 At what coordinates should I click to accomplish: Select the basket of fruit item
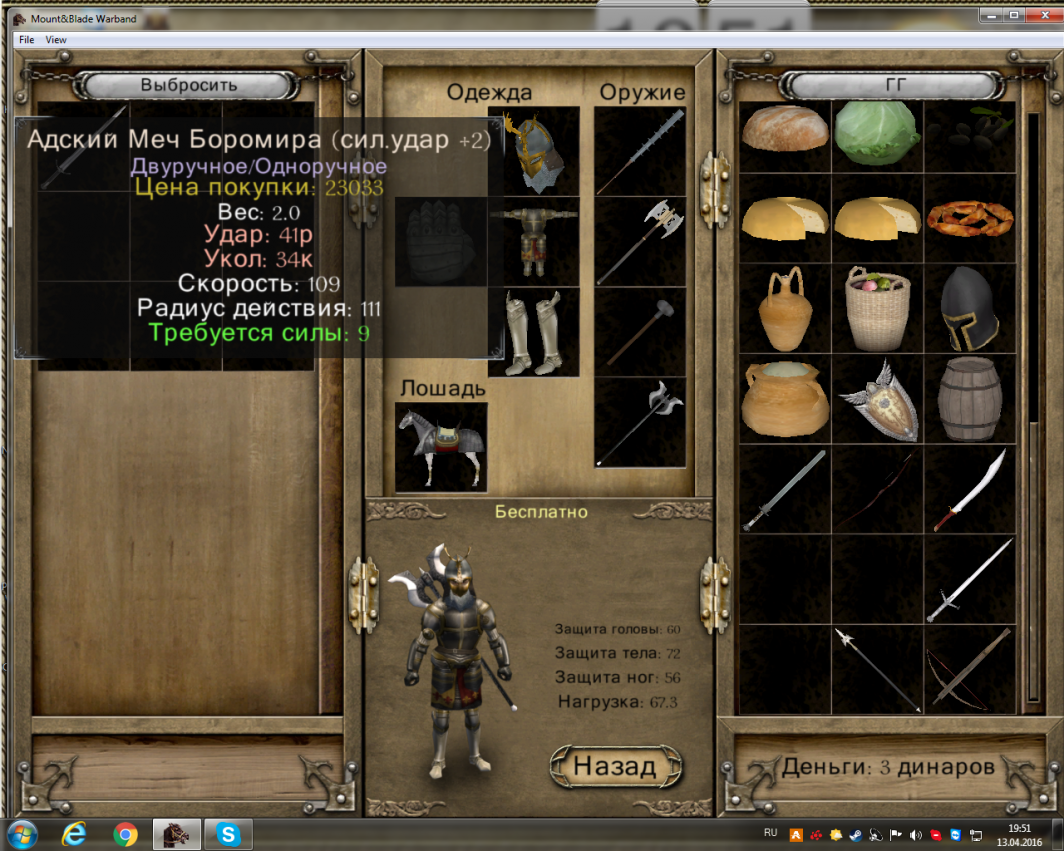pyautogui.click(x=877, y=309)
